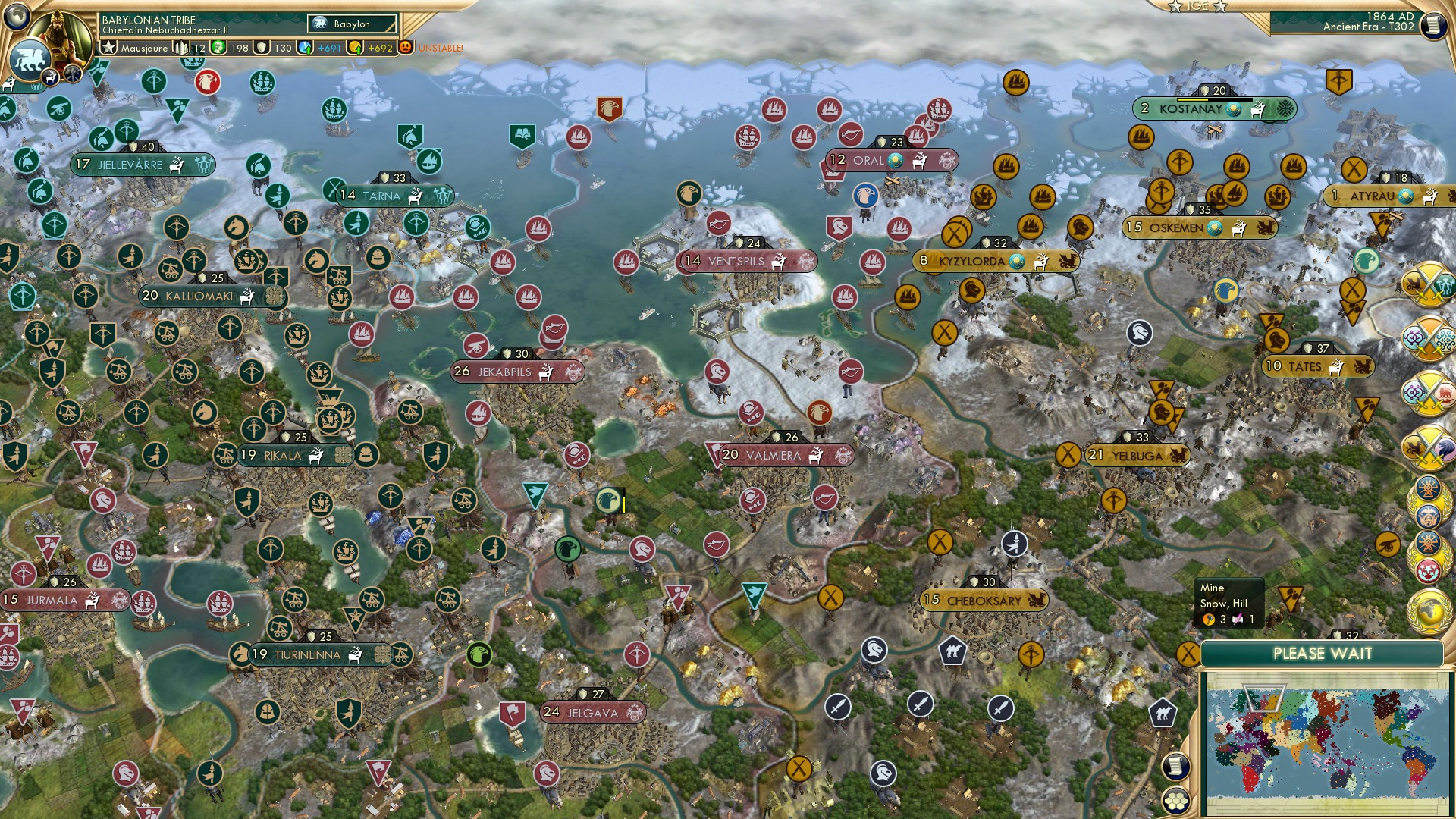This screenshot has width=1456, height=819.
Task: Click the gold coin icon showing +692
Action: tap(353, 48)
